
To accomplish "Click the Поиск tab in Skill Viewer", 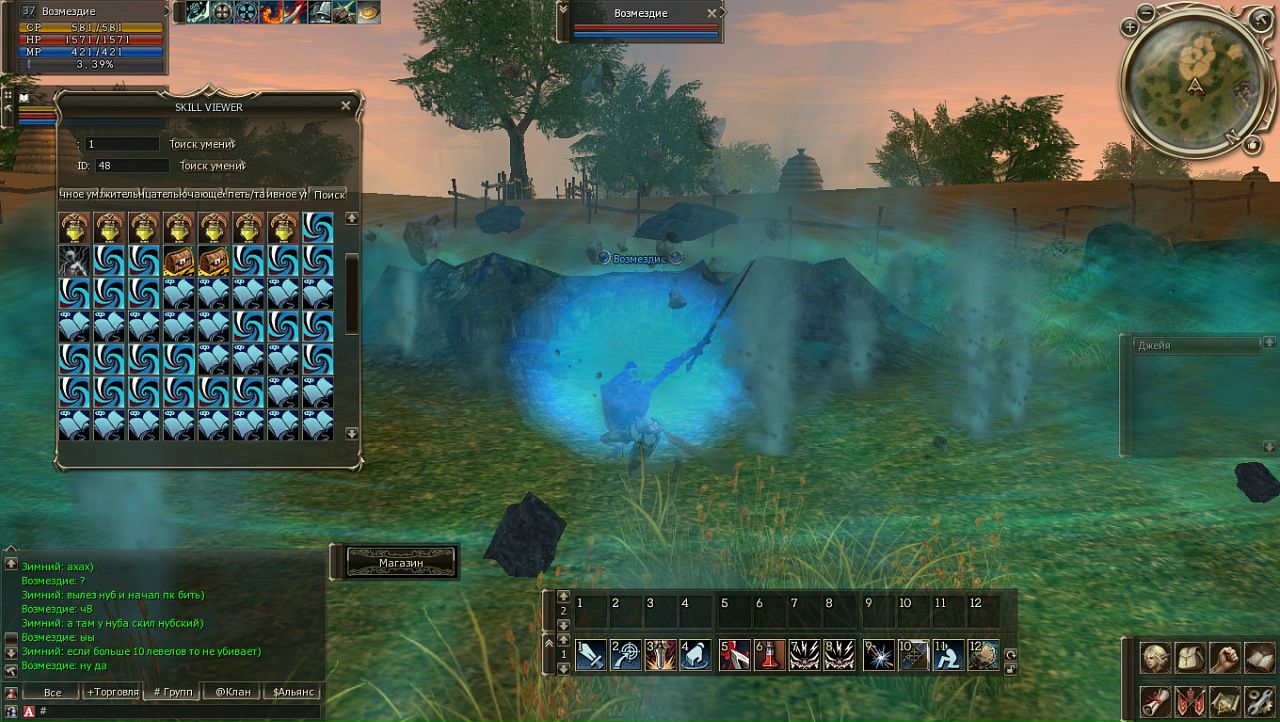I will [x=329, y=194].
